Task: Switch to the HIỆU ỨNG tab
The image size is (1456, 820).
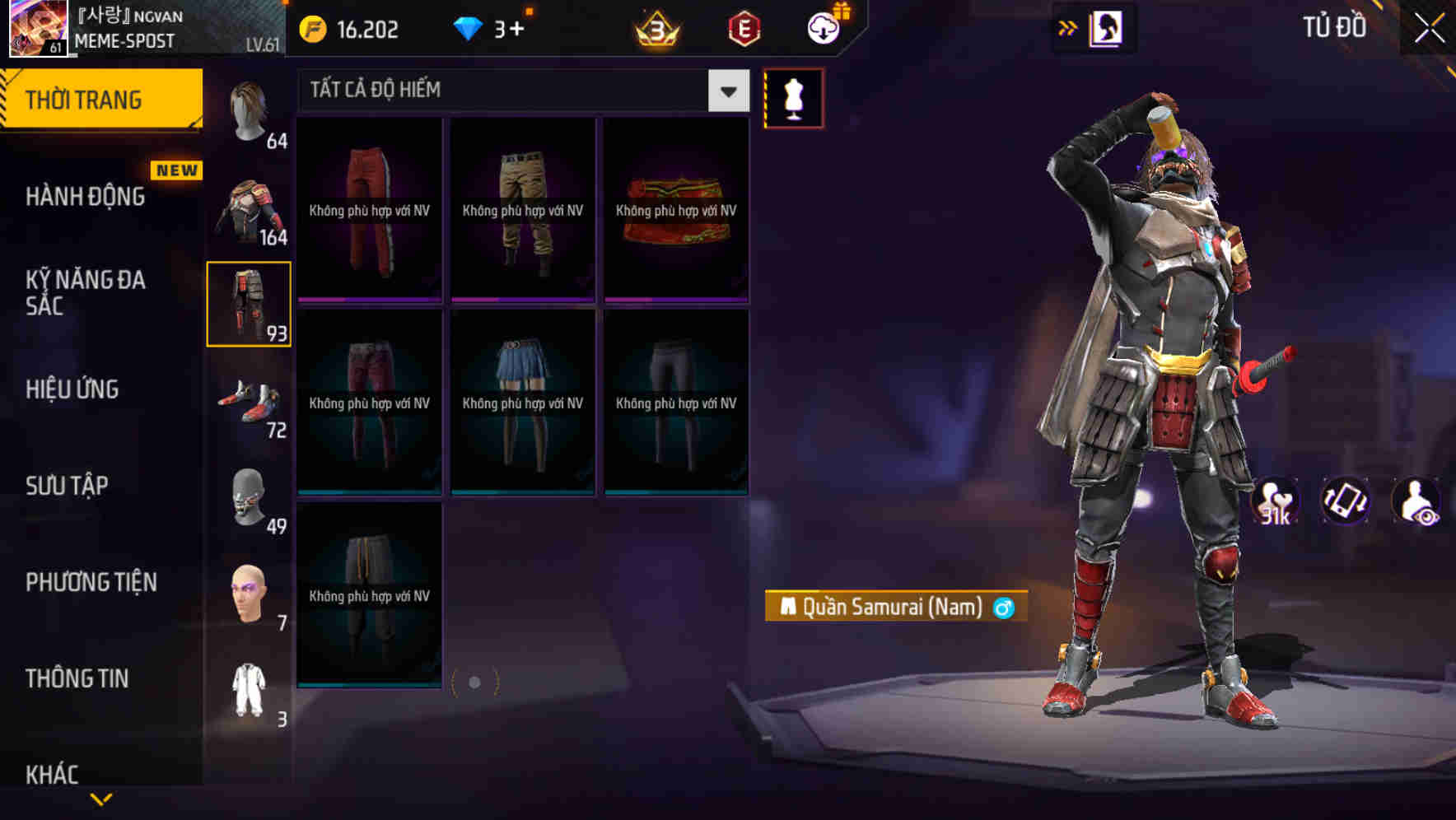Action: [72, 389]
